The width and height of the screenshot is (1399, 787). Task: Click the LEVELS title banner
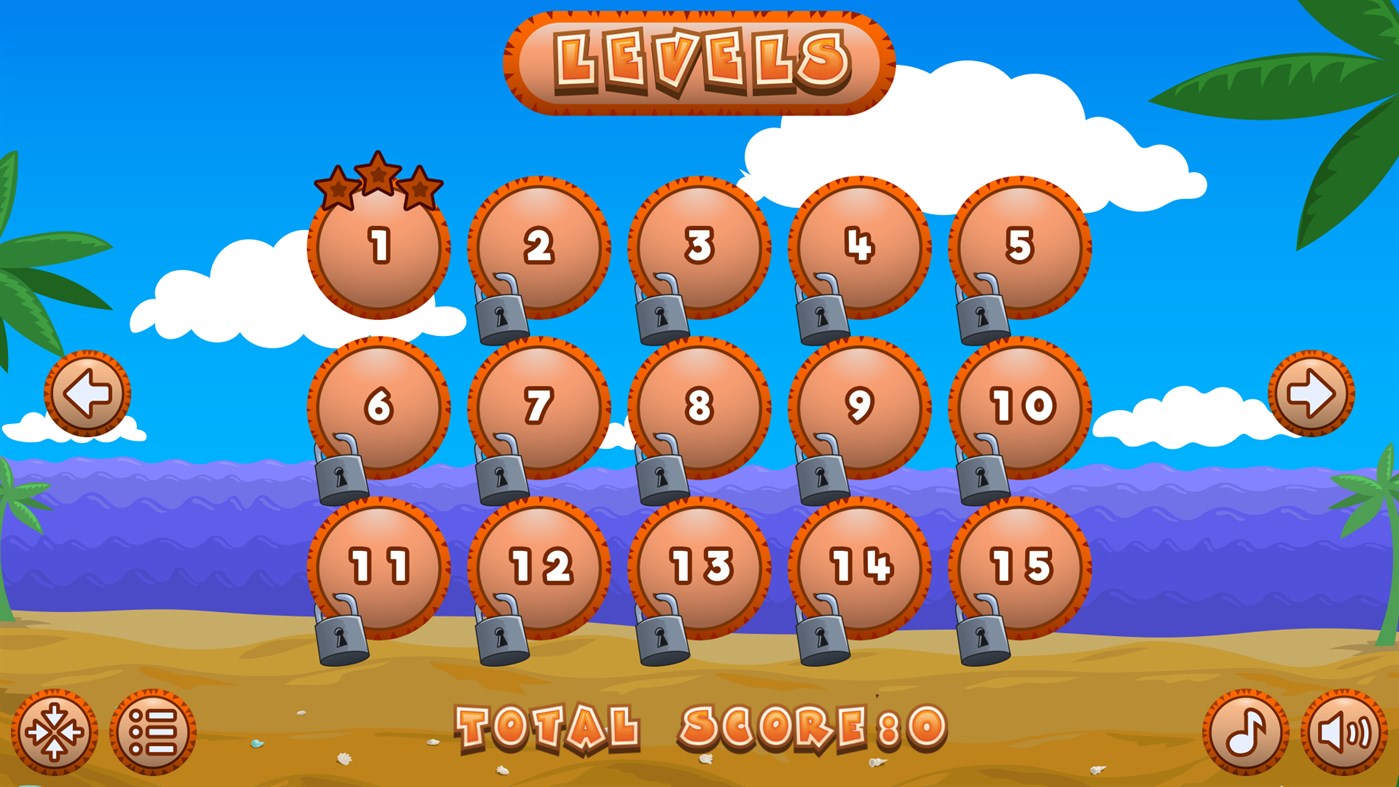pos(699,60)
